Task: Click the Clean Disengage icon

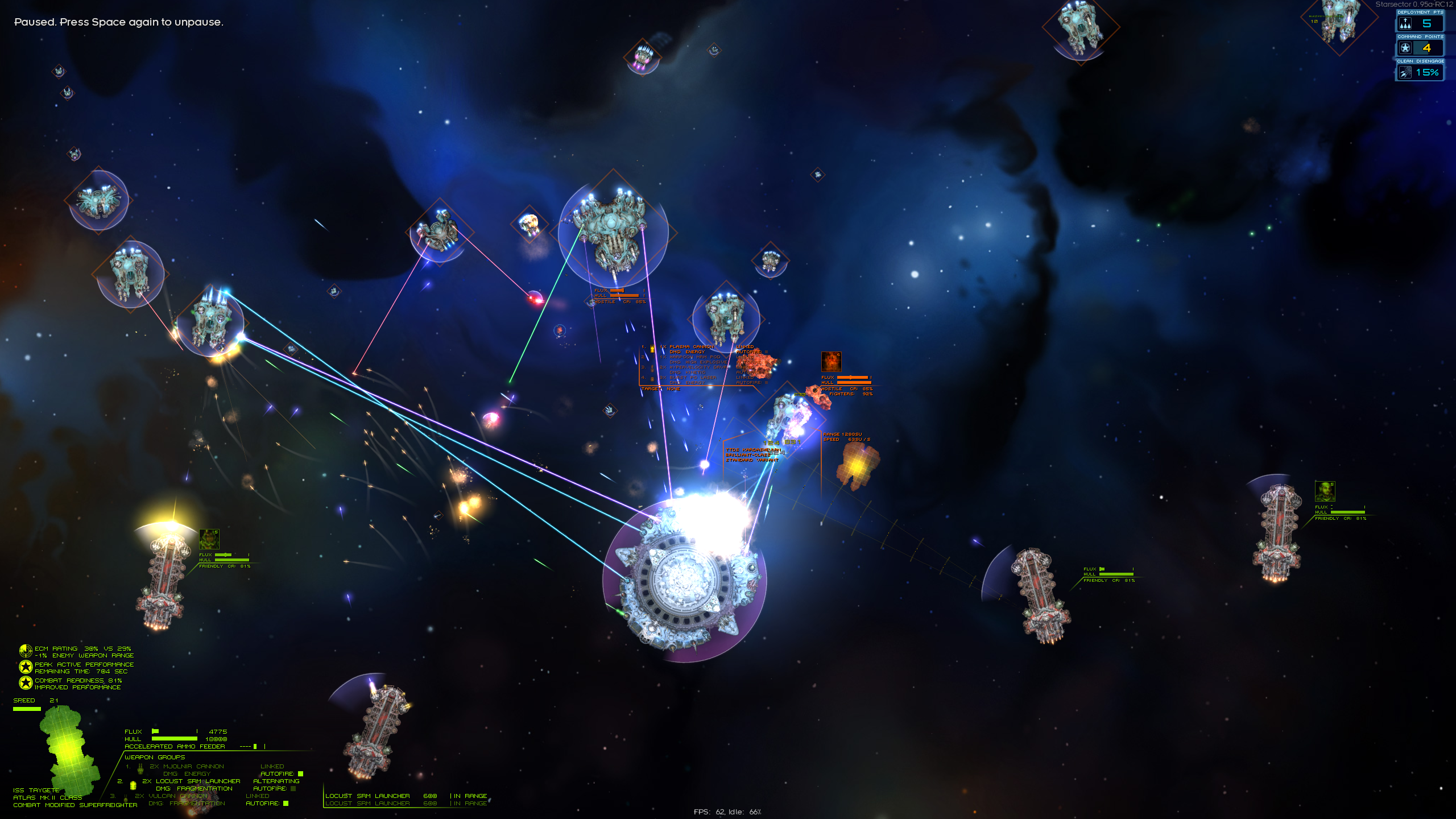Action: (1405, 73)
